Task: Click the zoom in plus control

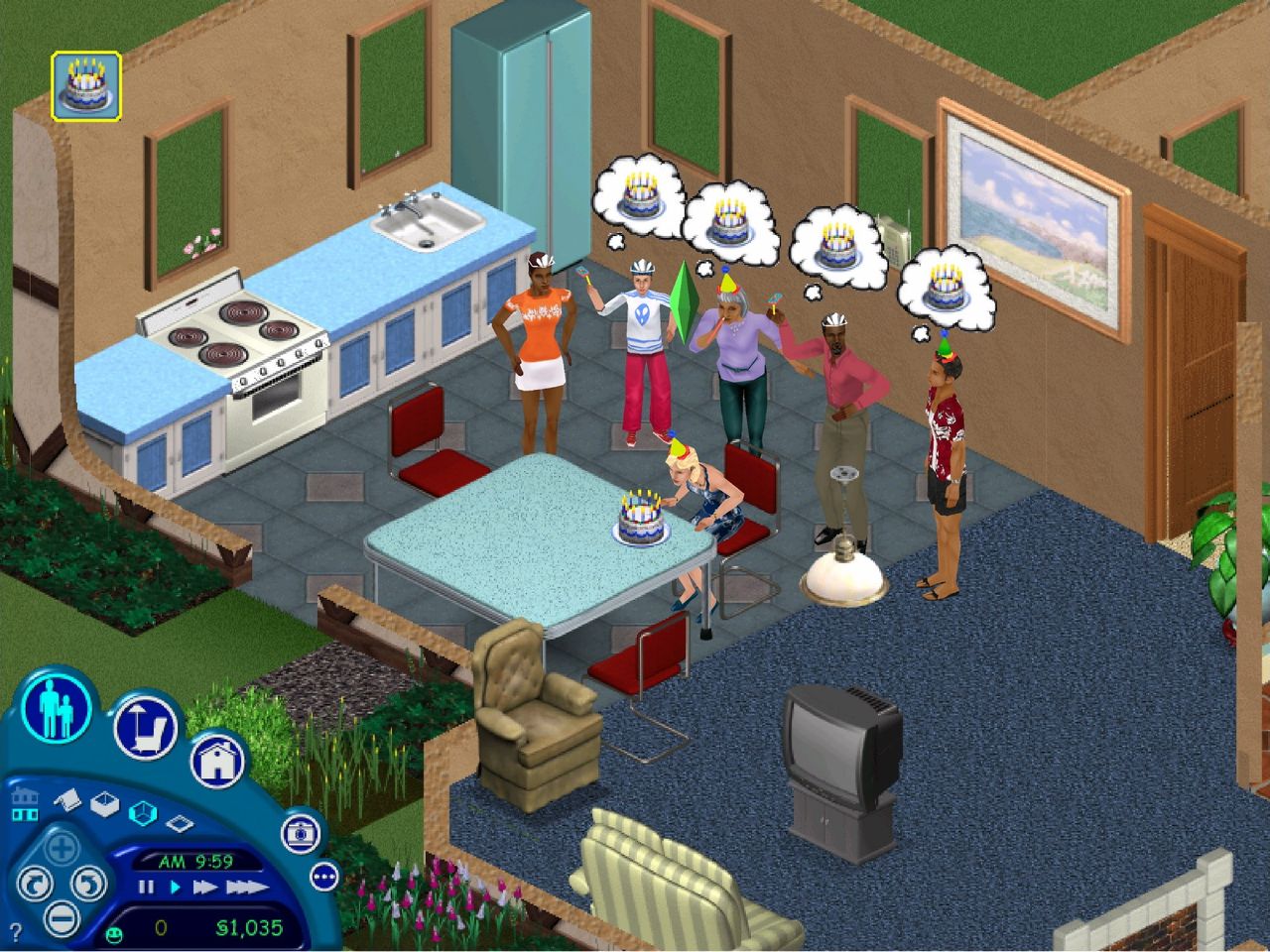Action: (x=62, y=850)
